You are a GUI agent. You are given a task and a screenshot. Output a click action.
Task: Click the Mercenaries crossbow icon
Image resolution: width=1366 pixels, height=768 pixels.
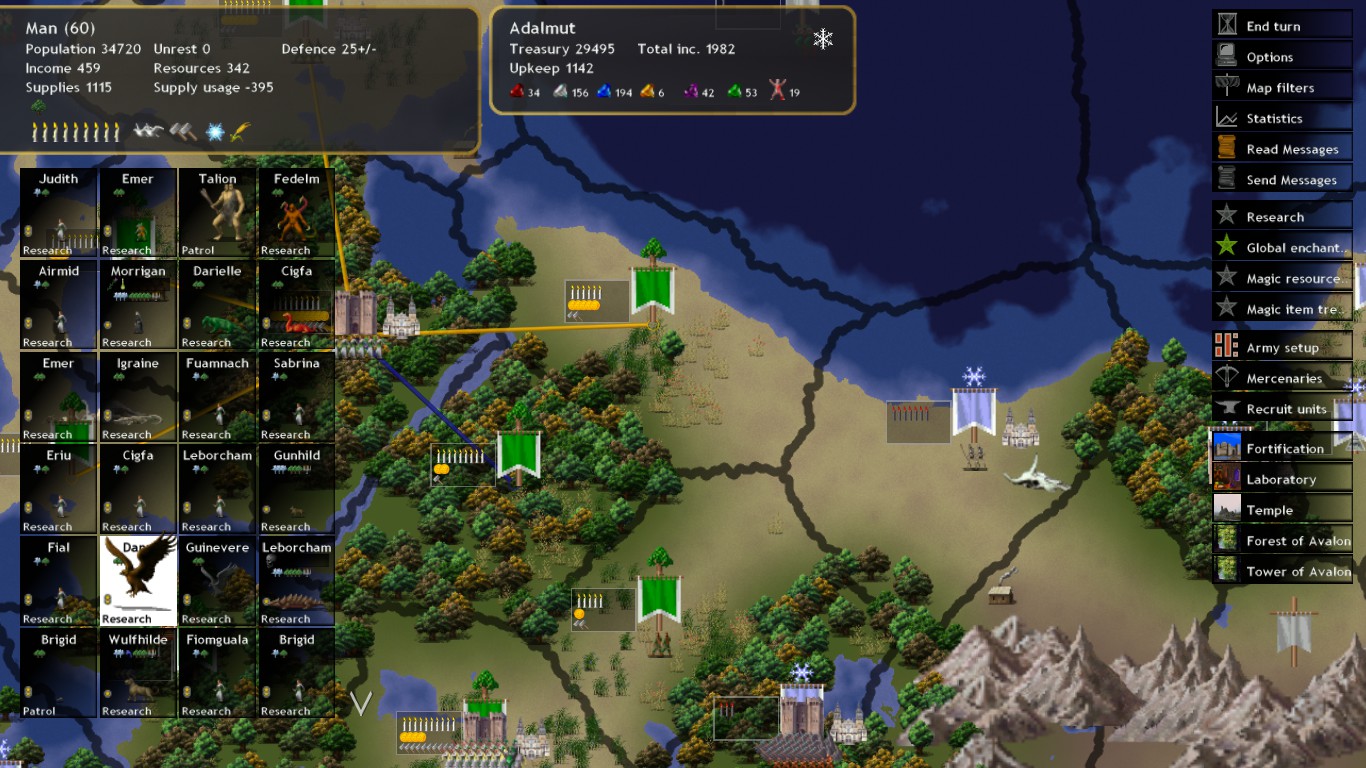coord(1225,378)
